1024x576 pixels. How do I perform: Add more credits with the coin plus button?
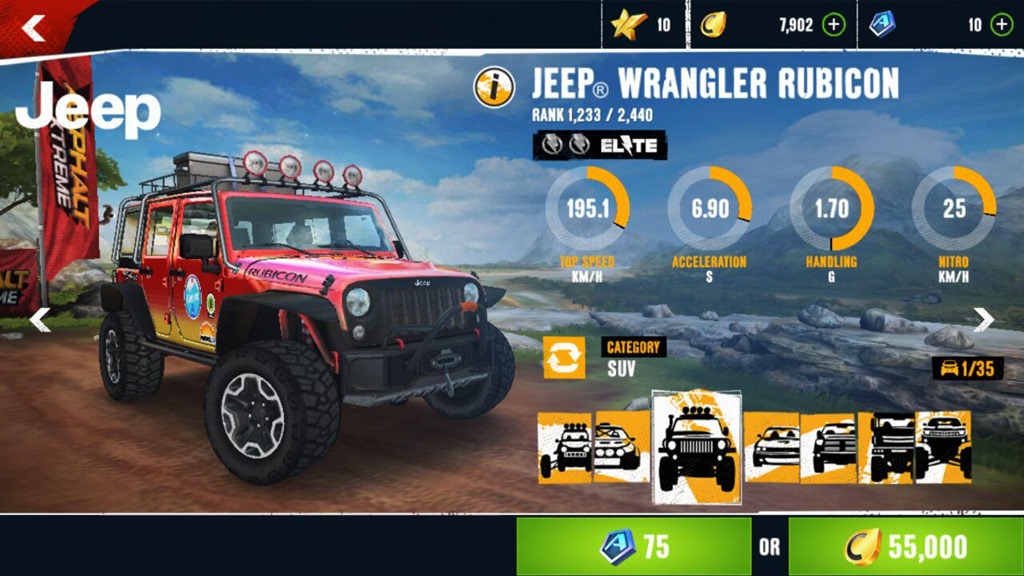coord(833,25)
